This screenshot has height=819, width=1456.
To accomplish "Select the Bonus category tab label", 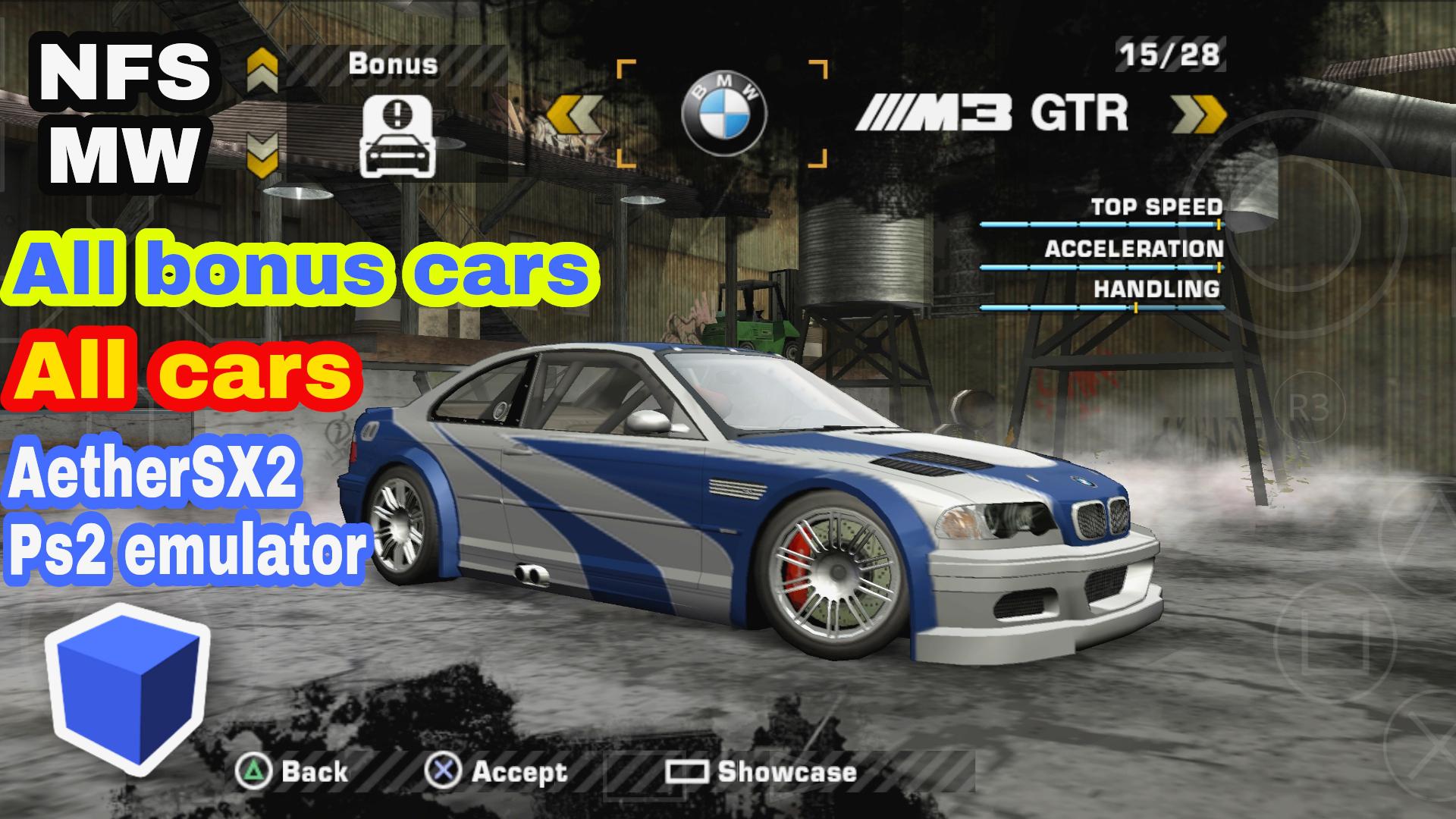I will coord(392,64).
